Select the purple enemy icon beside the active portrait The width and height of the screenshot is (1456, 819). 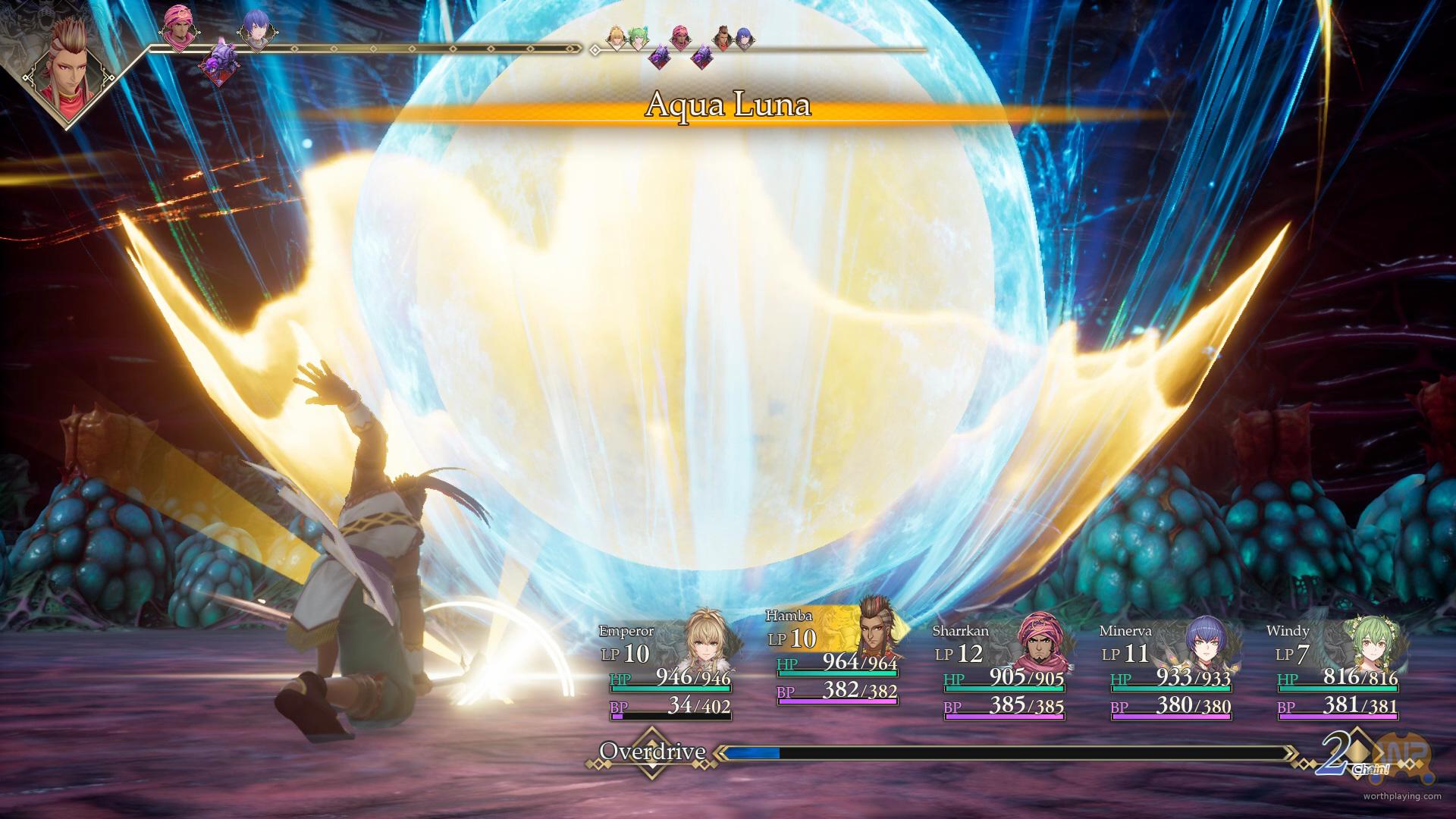219,61
